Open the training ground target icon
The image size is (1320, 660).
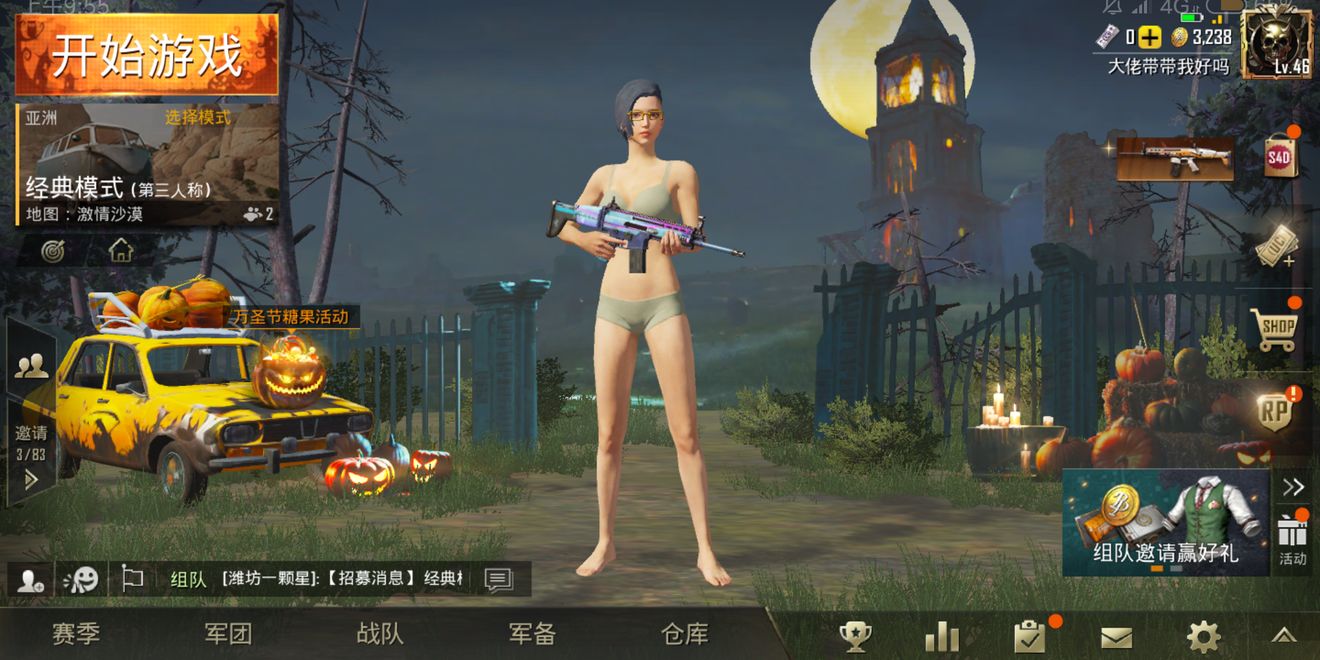(x=53, y=250)
